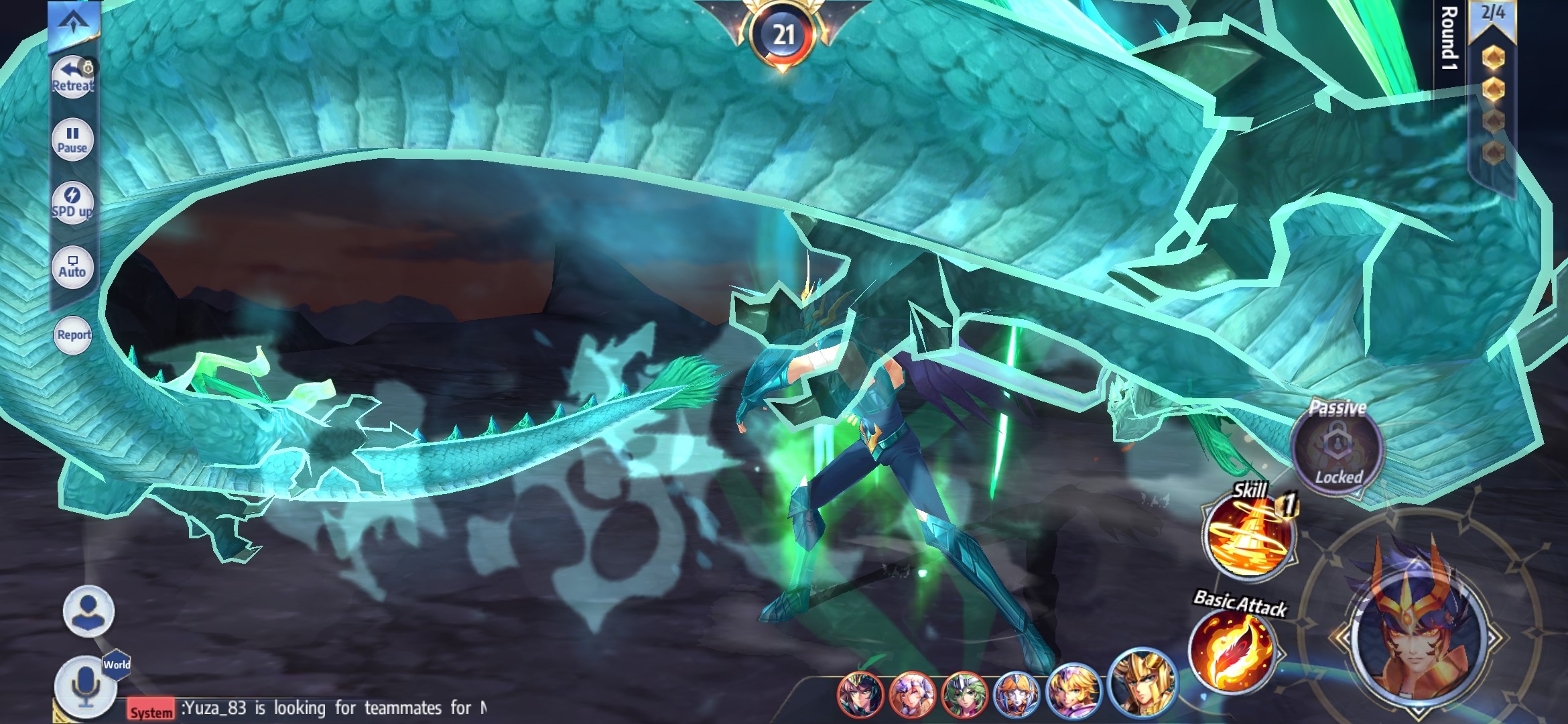The height and width of the screenshot is (724, 1568).
Task: Select the orange-haired masked turn order portrait
Action: (x=1017, y=695)
